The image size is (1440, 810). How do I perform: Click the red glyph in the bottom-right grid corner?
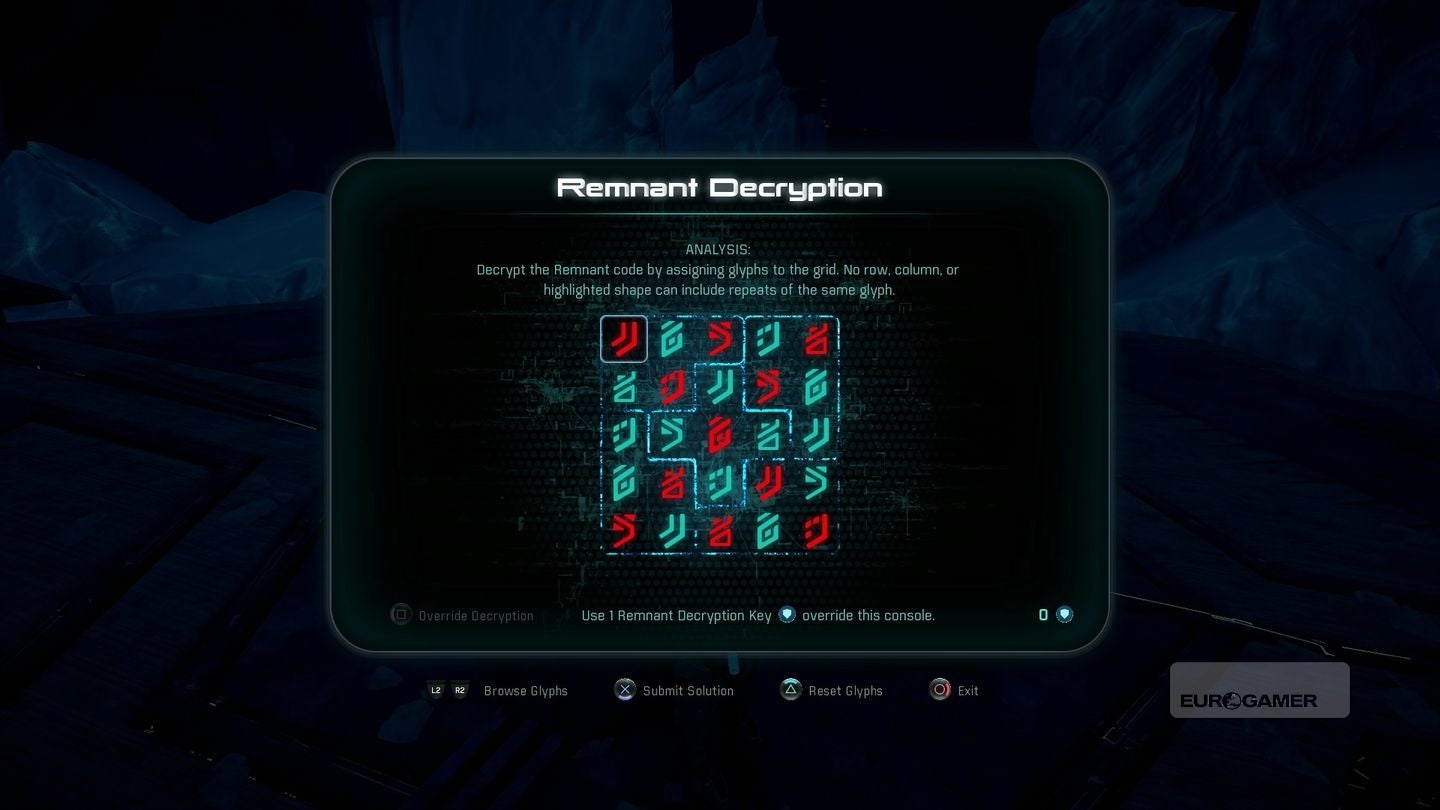818,530
